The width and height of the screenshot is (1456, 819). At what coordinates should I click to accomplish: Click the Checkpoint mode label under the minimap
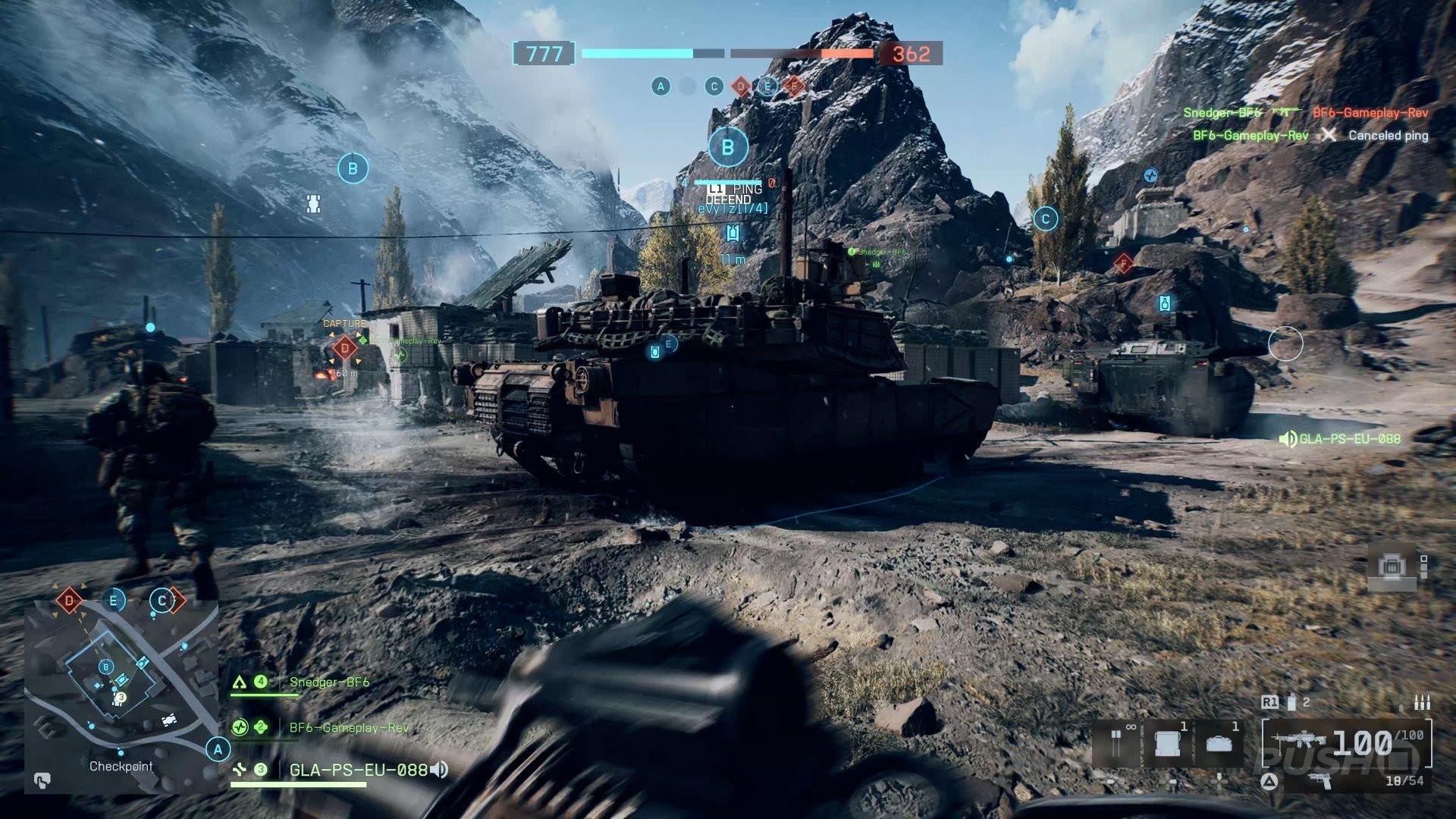coord(121,766)
